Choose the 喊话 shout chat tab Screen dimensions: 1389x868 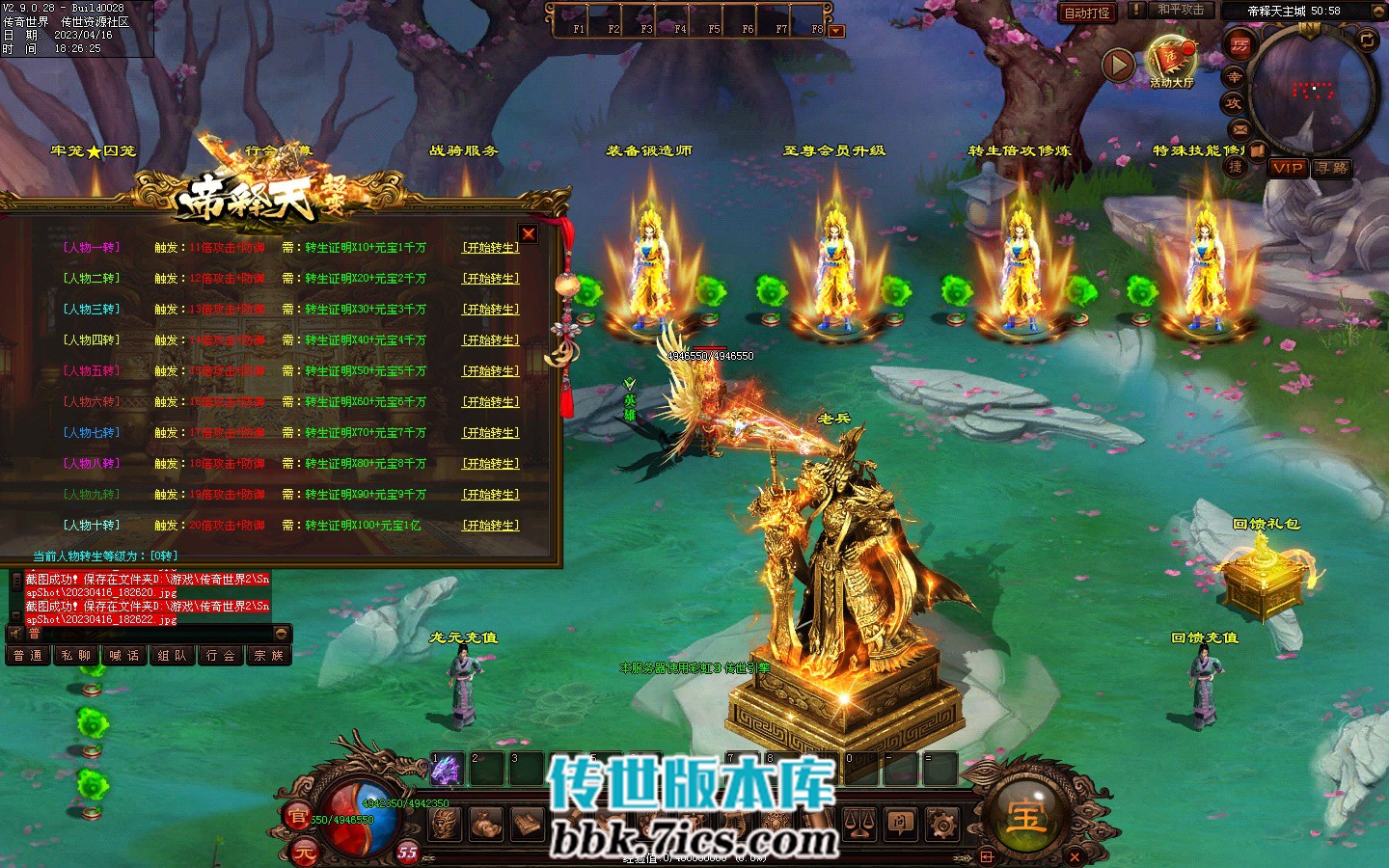[123, 656]
